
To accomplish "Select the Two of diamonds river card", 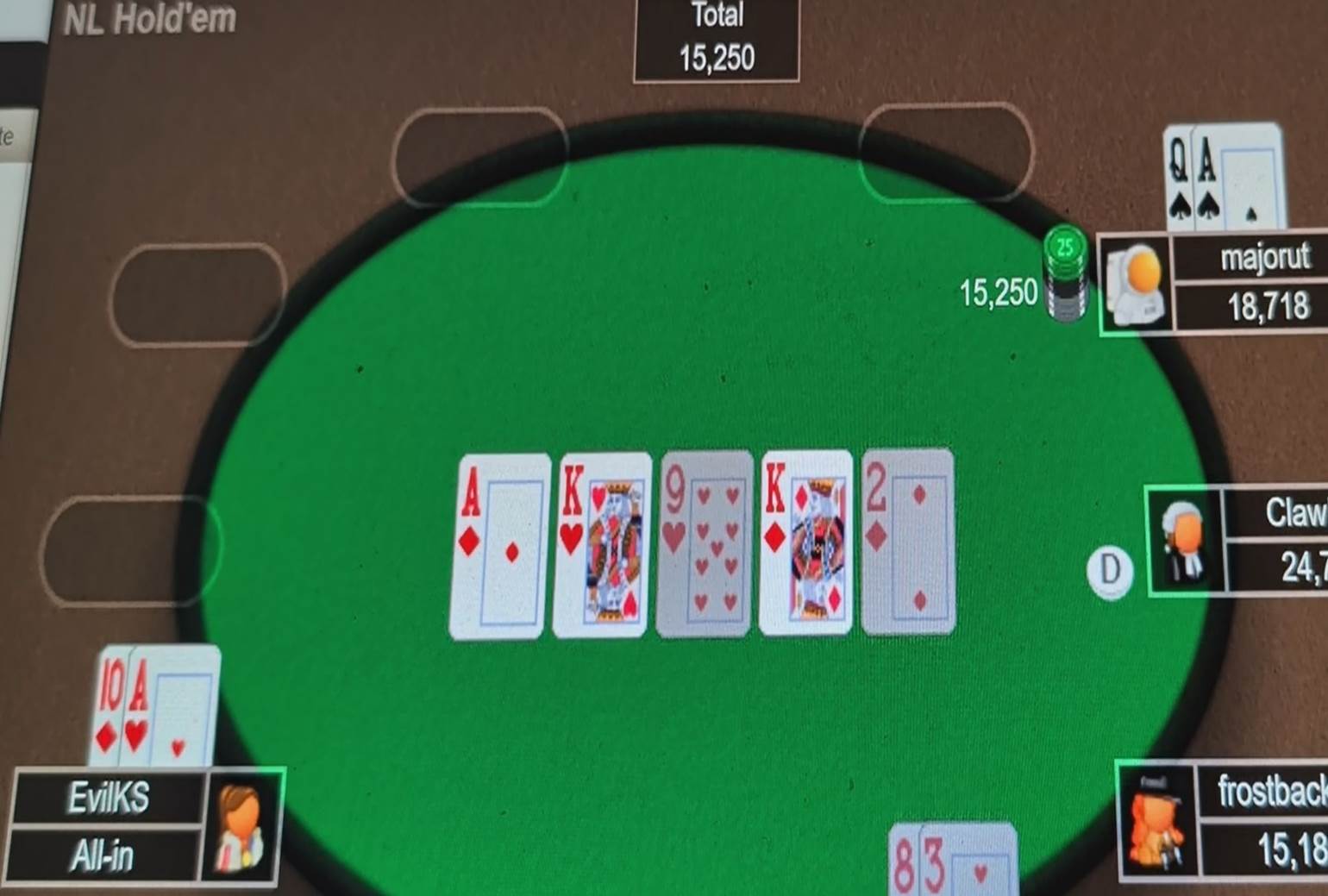I will pyautogui.click(x=908, y=543).
